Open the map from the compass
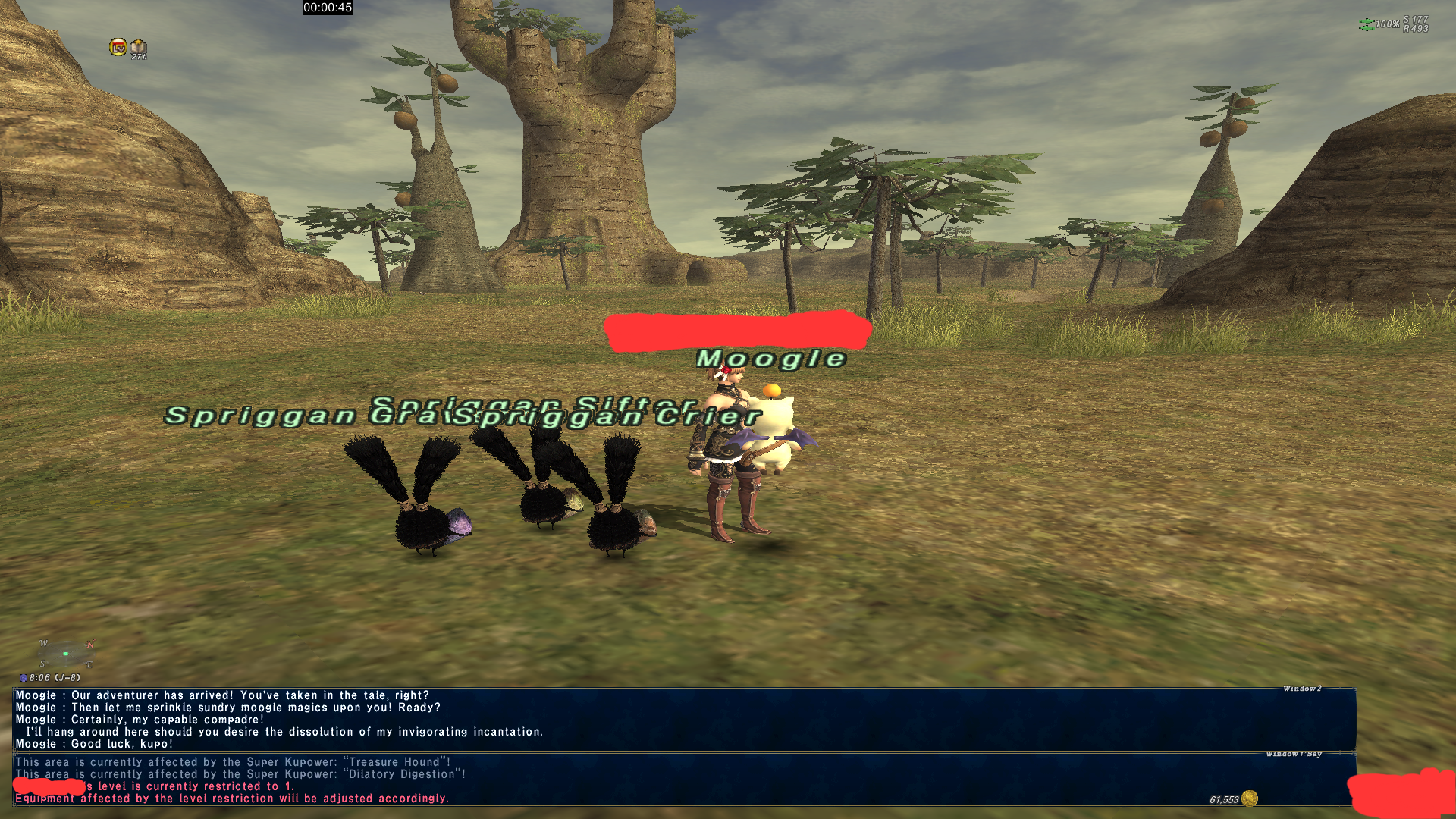This screenshot has height=819, width=1456. point(66,654)
